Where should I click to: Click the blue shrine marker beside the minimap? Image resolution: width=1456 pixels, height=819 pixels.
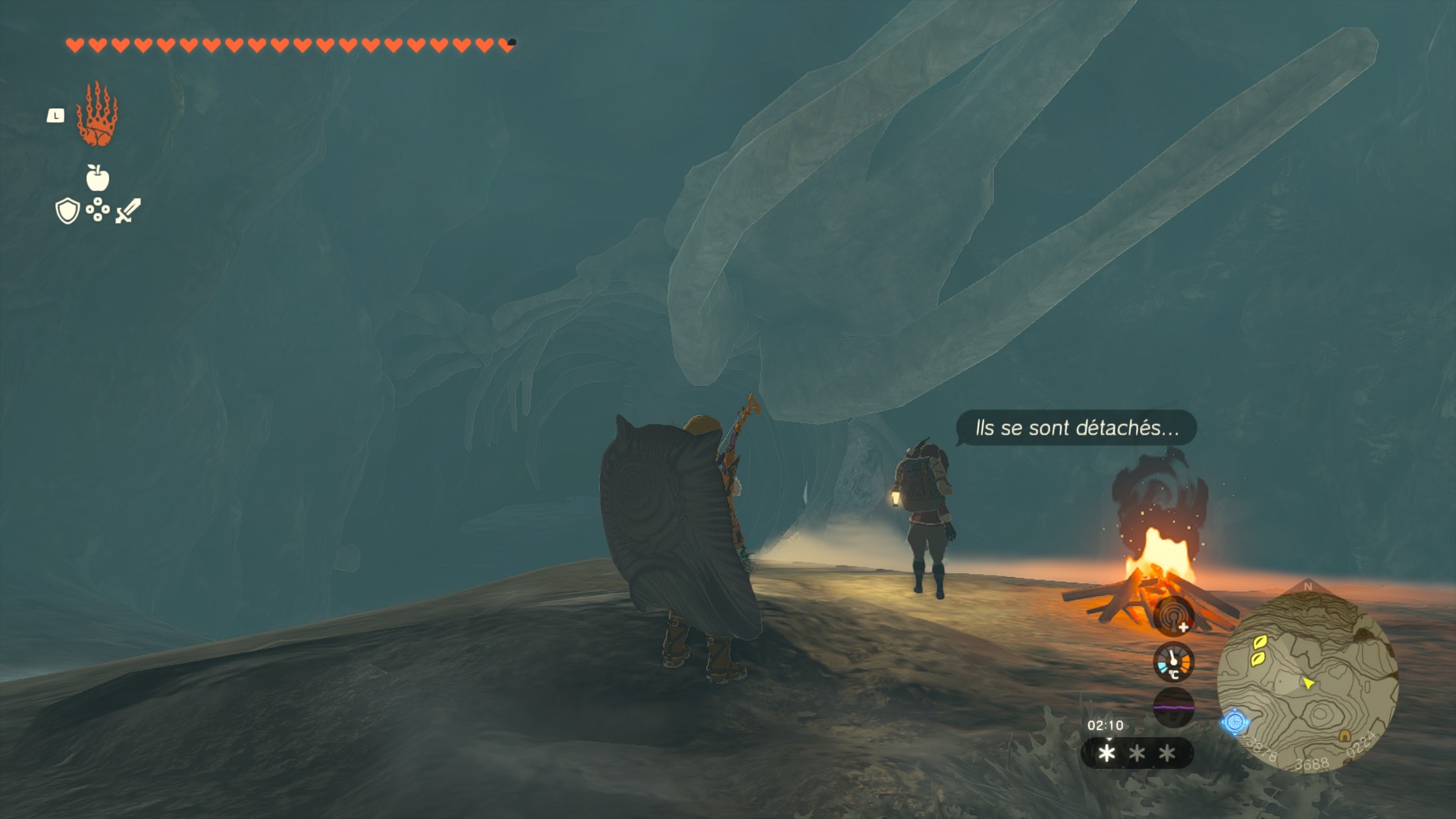point(1235,722)
